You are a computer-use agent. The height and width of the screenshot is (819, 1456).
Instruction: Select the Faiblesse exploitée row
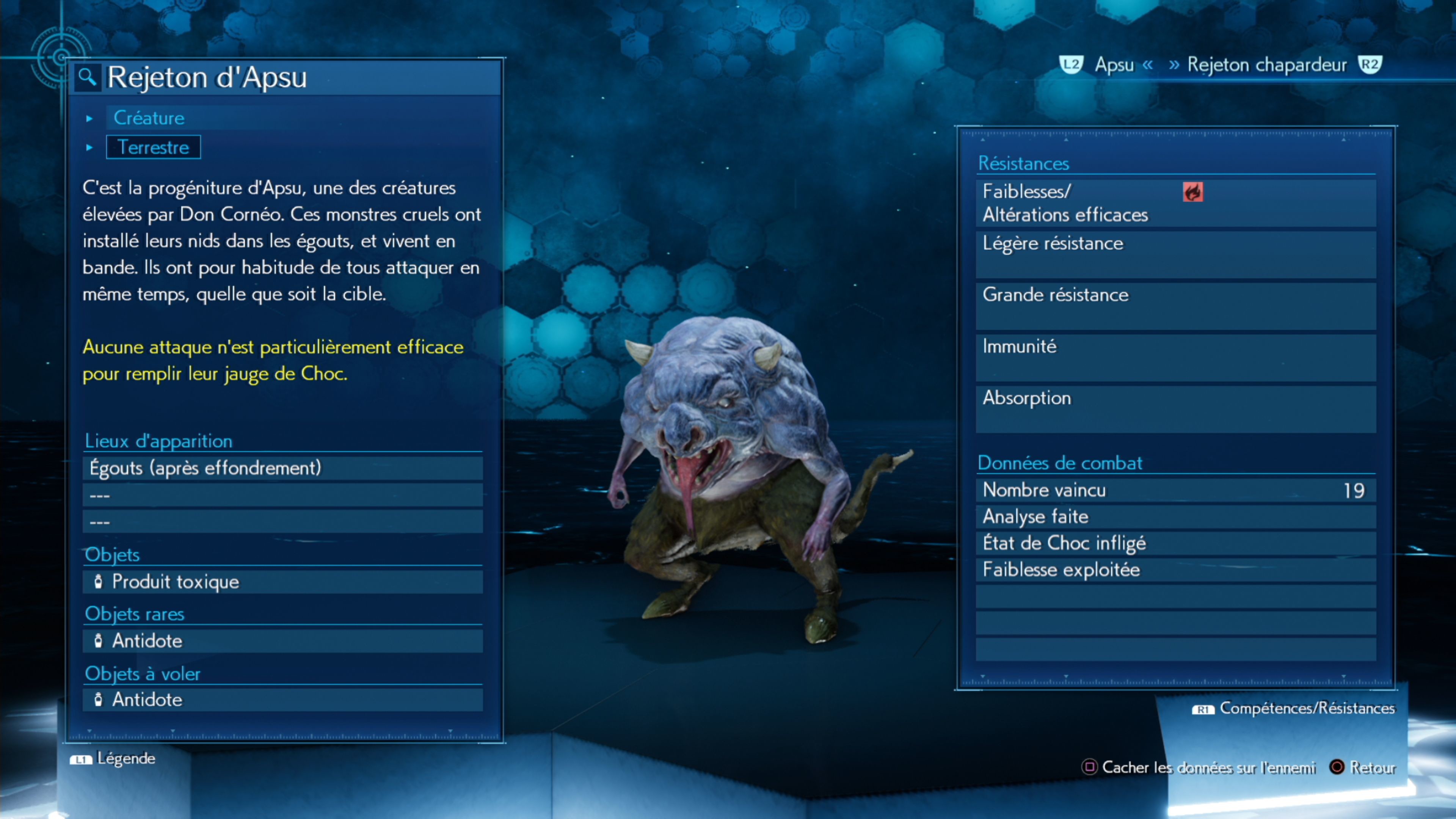coord(1176,570)
